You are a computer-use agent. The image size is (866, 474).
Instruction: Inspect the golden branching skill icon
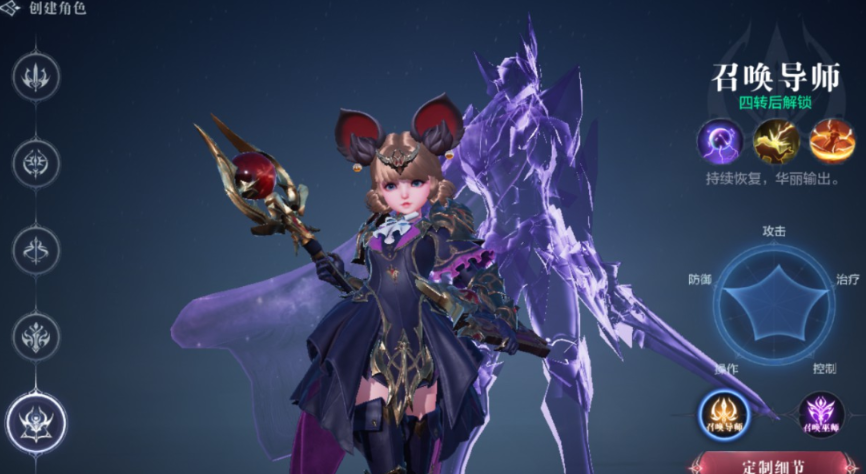[776, 141]
